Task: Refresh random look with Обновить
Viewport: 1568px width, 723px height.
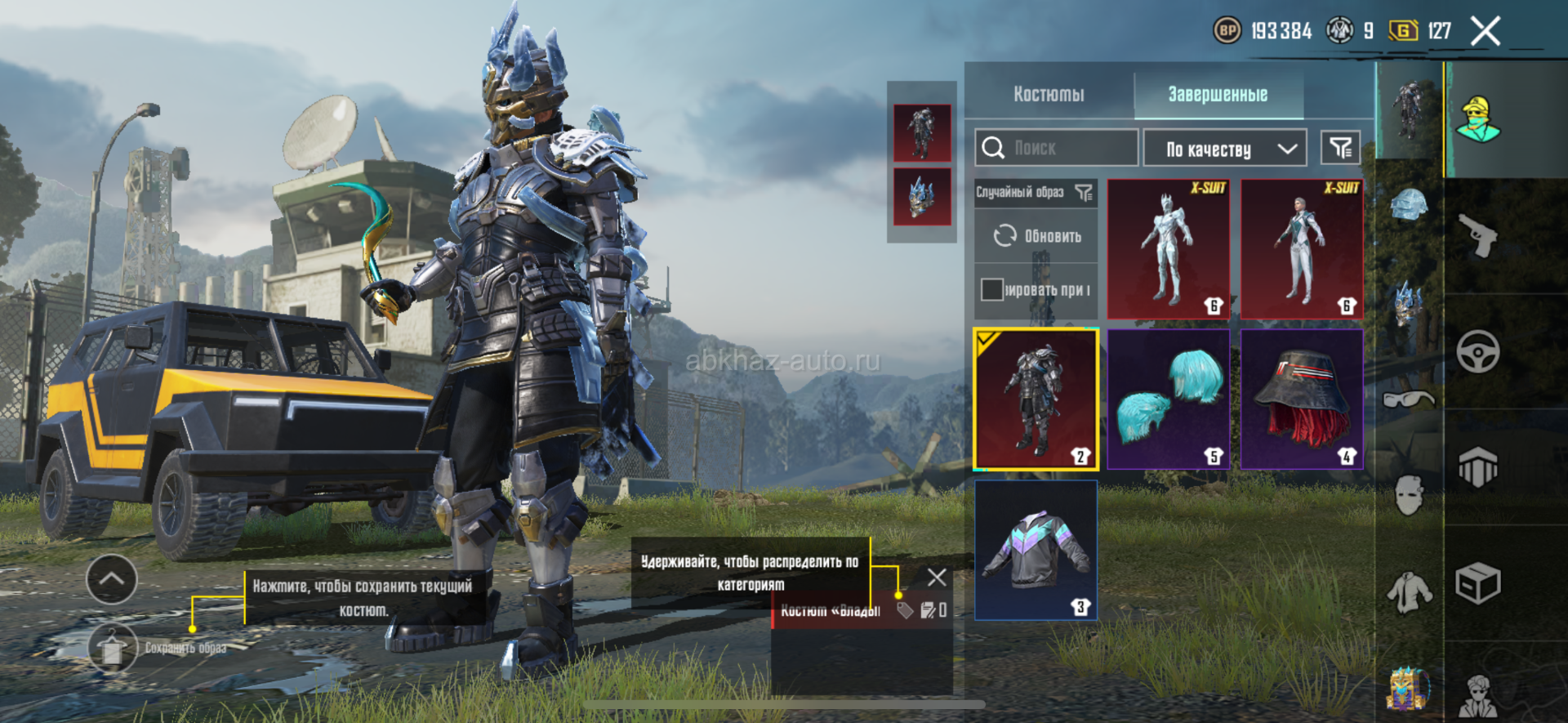Action: point(1036,236)
